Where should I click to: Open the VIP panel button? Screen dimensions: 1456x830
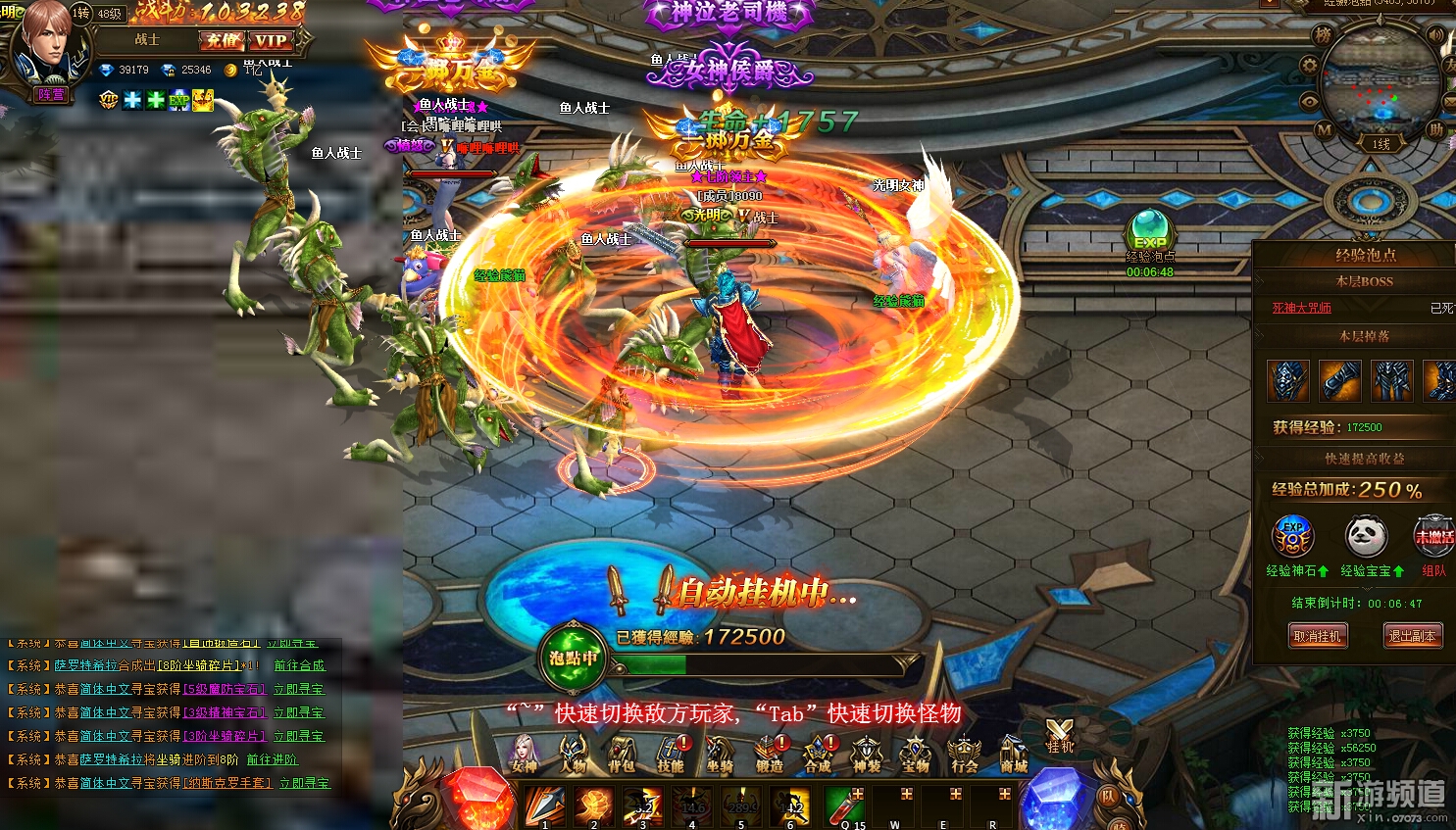click(x=271, y=40)
